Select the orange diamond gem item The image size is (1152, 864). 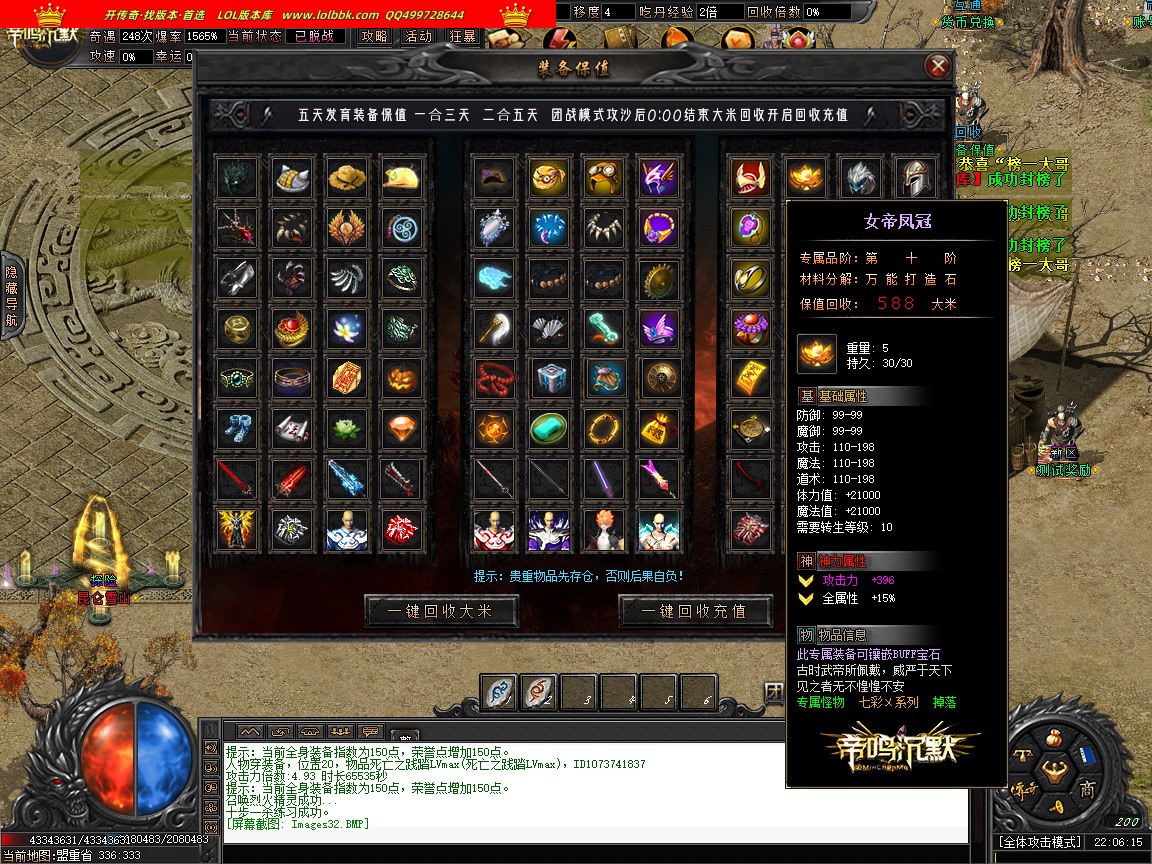coord(401,428)
